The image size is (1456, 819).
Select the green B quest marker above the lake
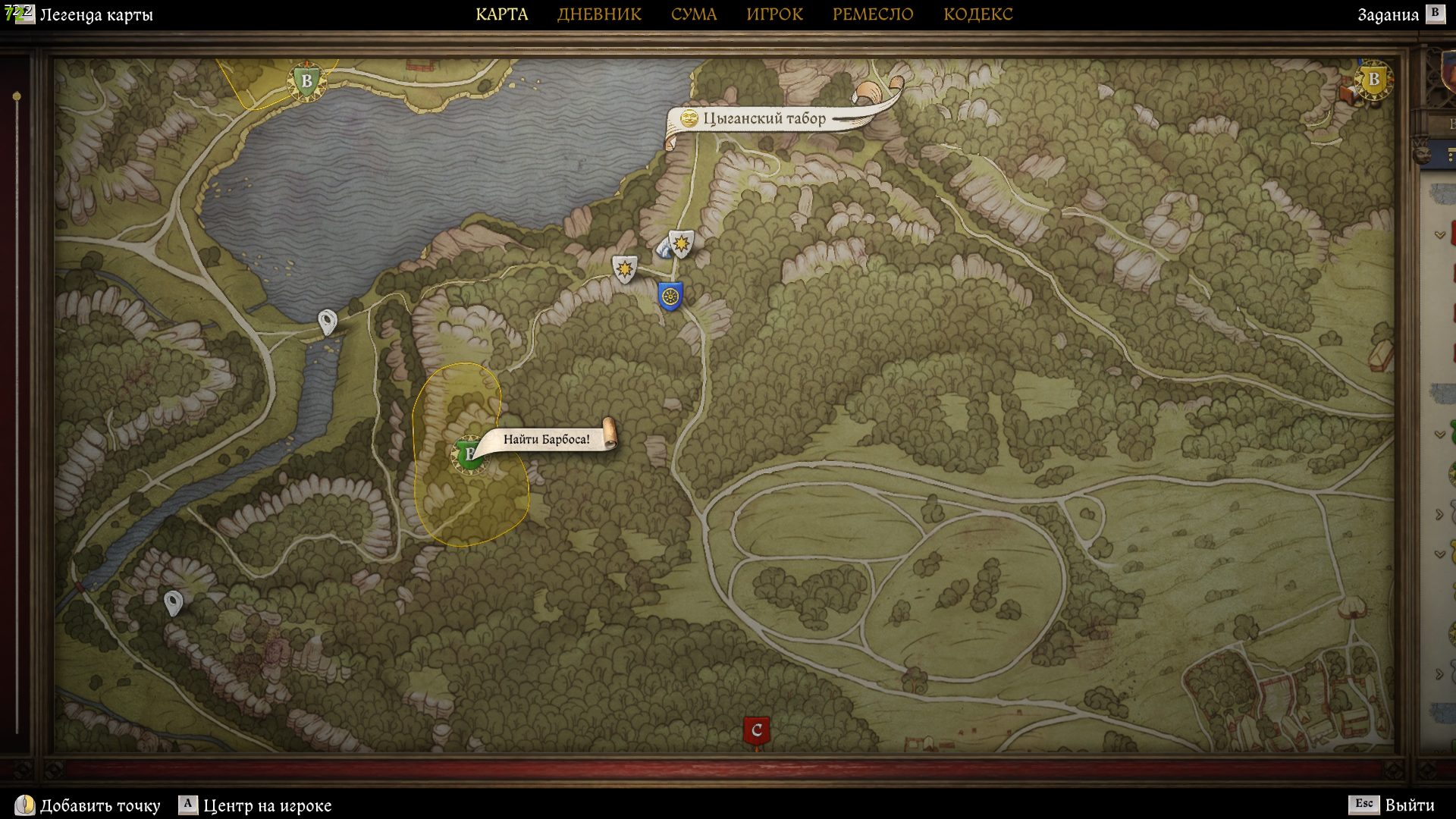coord(306,80)
